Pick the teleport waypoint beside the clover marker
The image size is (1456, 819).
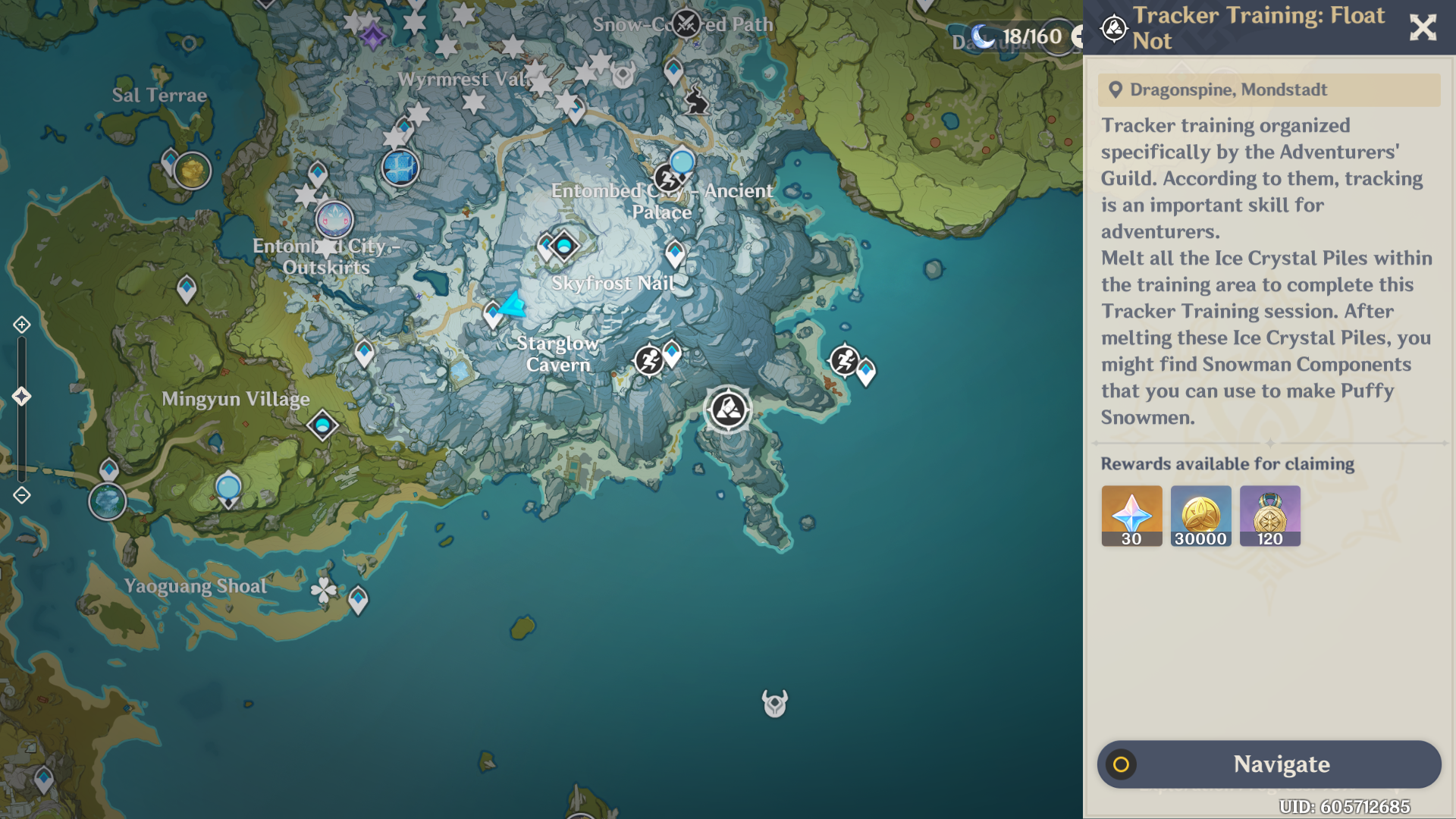tap(358, 601)
